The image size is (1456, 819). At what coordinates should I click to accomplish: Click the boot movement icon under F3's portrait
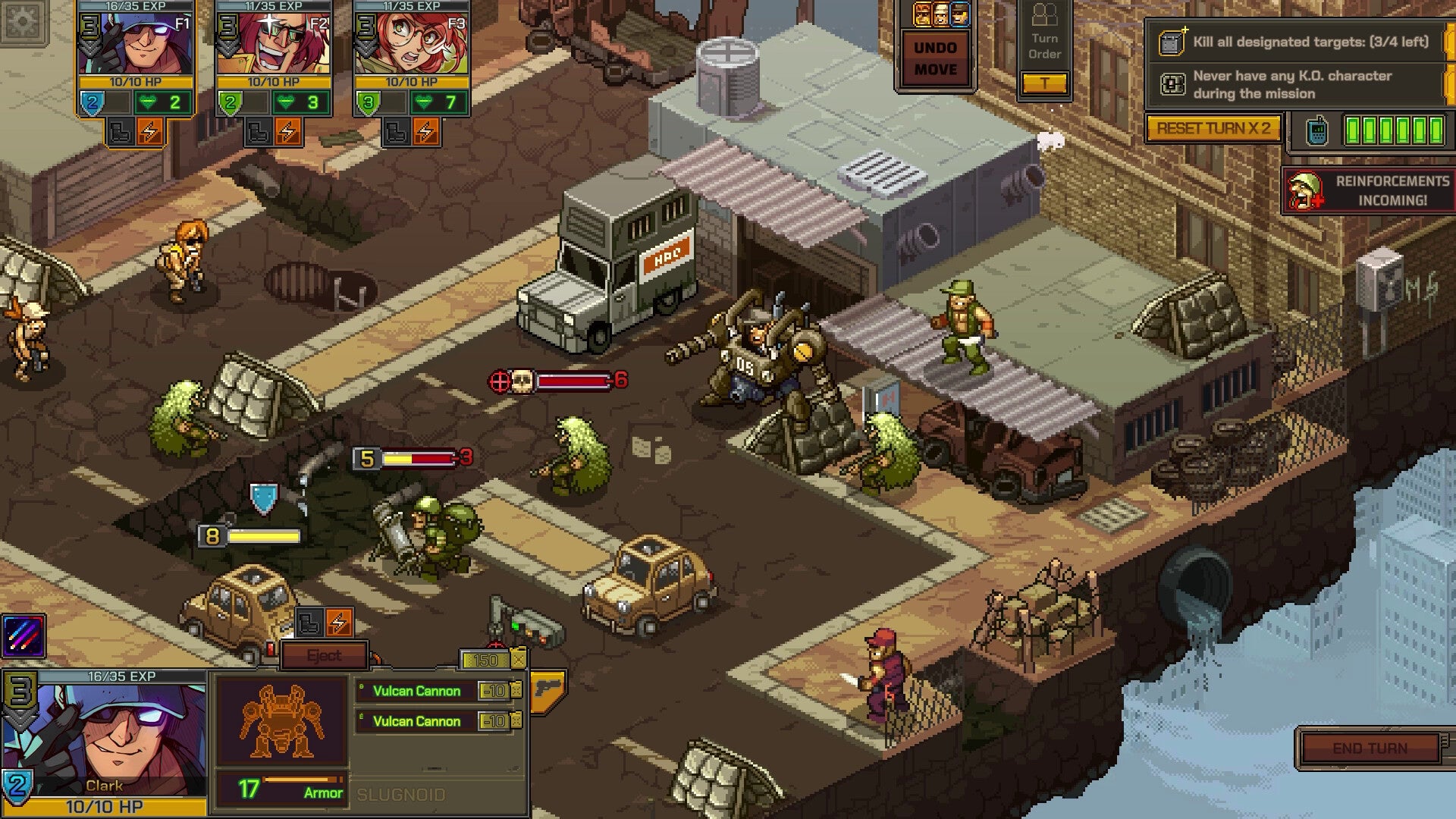398,130
